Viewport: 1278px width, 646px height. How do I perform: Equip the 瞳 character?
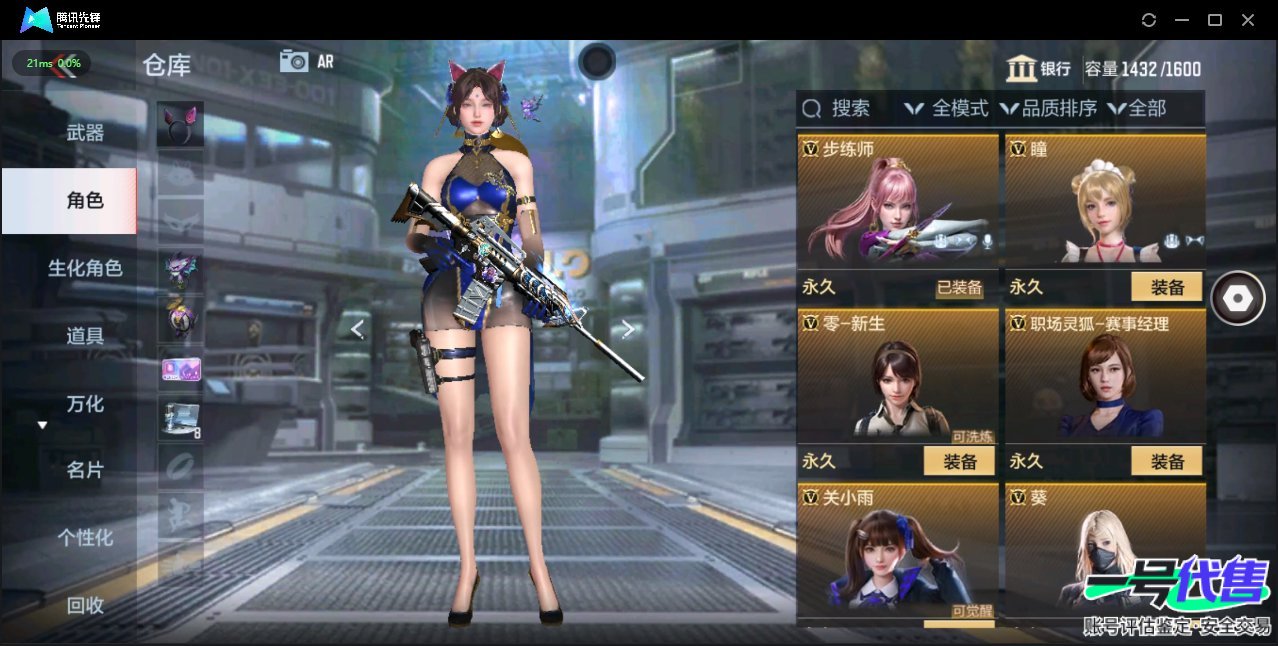point(1167,287)
